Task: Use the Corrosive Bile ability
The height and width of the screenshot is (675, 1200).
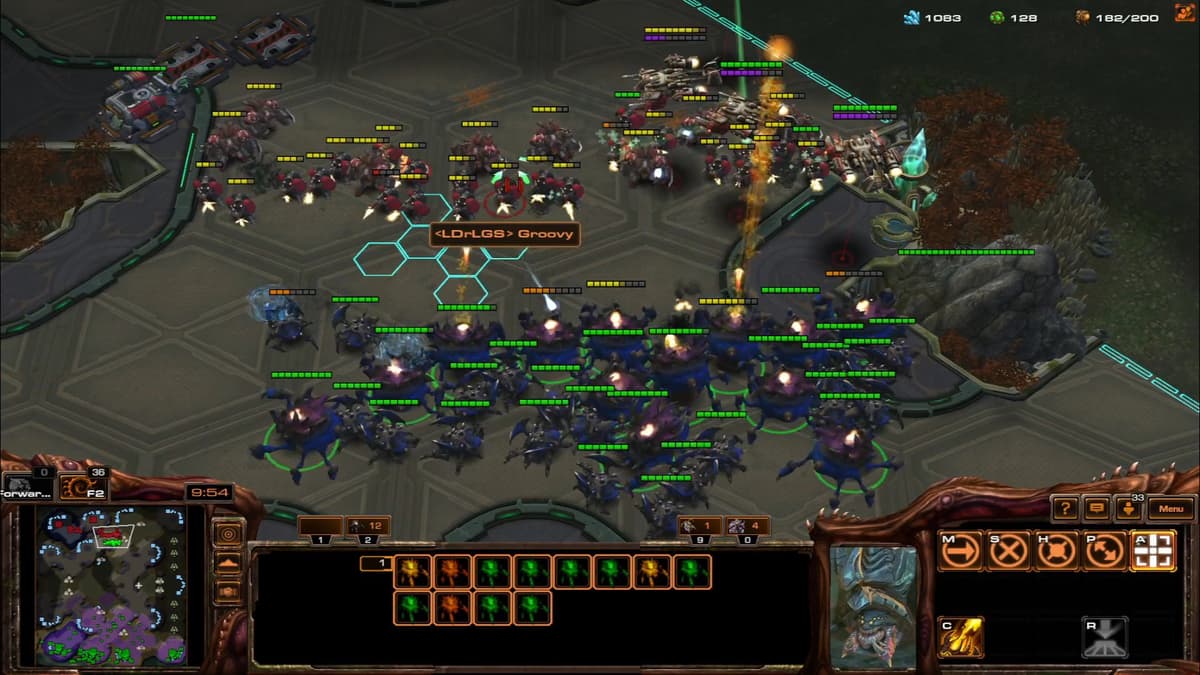Action: coord(960,638)
